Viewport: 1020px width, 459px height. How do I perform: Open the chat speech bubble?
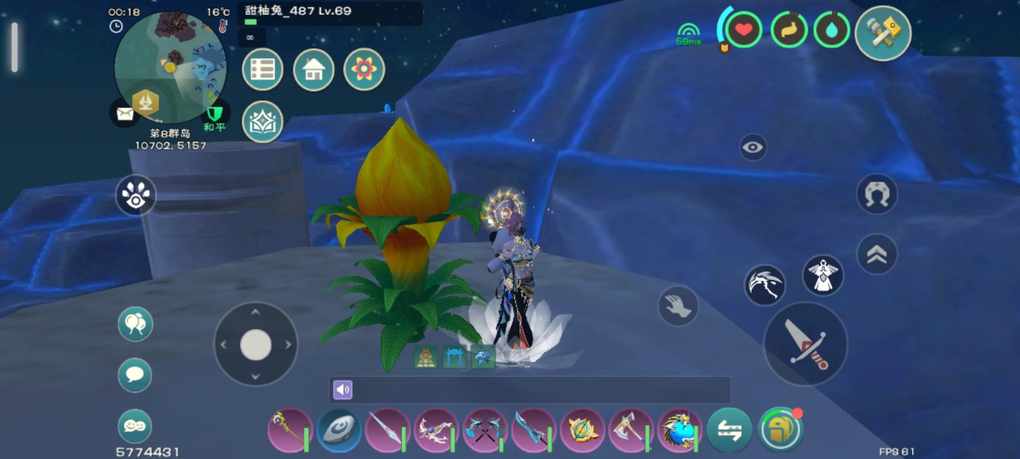135,375
